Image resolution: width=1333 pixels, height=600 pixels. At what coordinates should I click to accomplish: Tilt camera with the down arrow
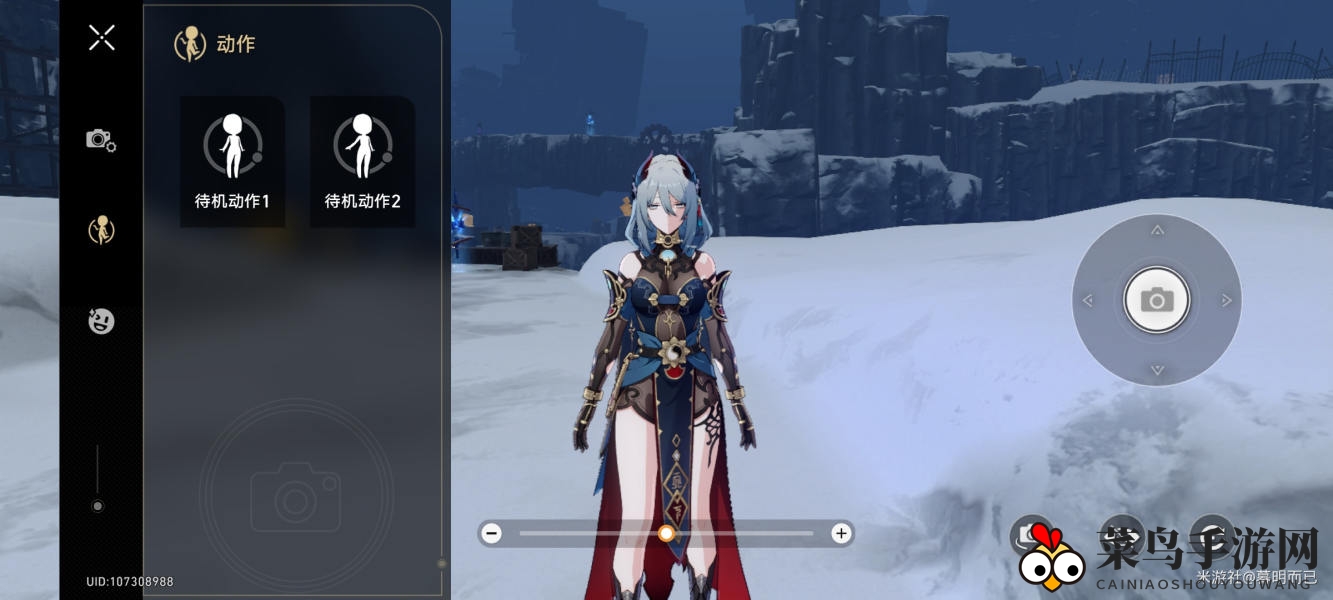[1157, 369]
